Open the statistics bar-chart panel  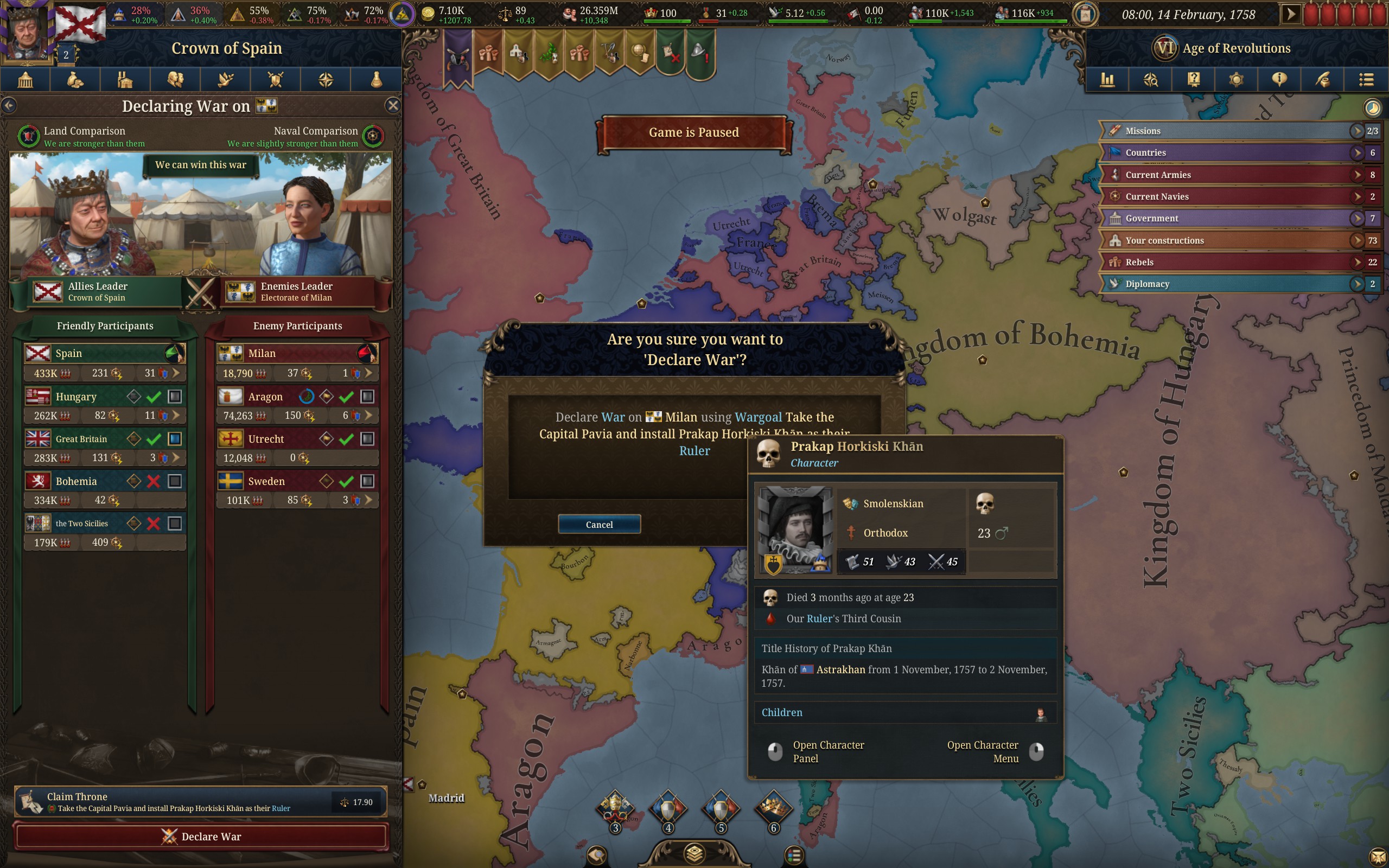point(1107,80)
